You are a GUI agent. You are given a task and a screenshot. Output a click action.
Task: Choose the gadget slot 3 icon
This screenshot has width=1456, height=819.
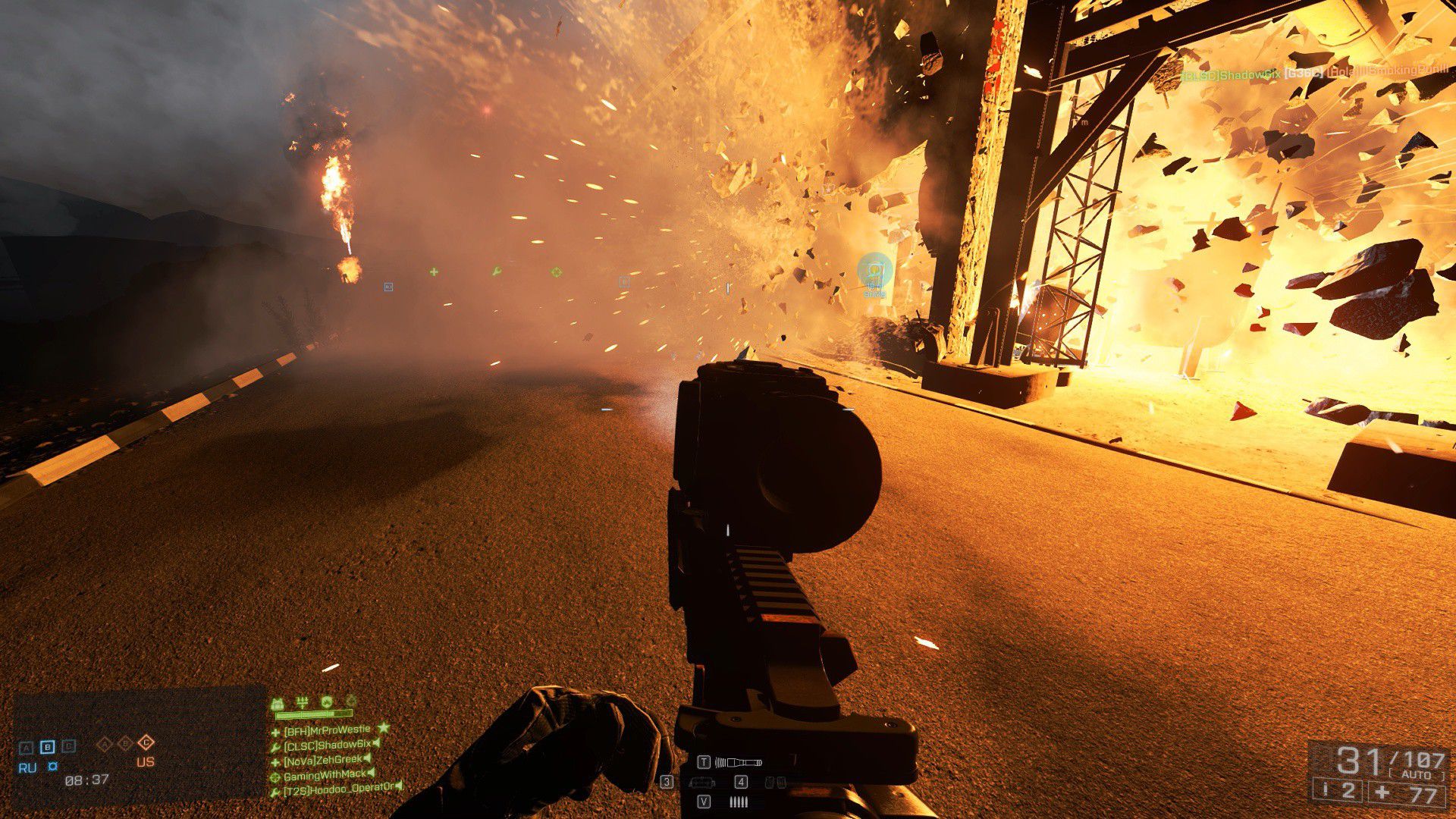point(701,782)
